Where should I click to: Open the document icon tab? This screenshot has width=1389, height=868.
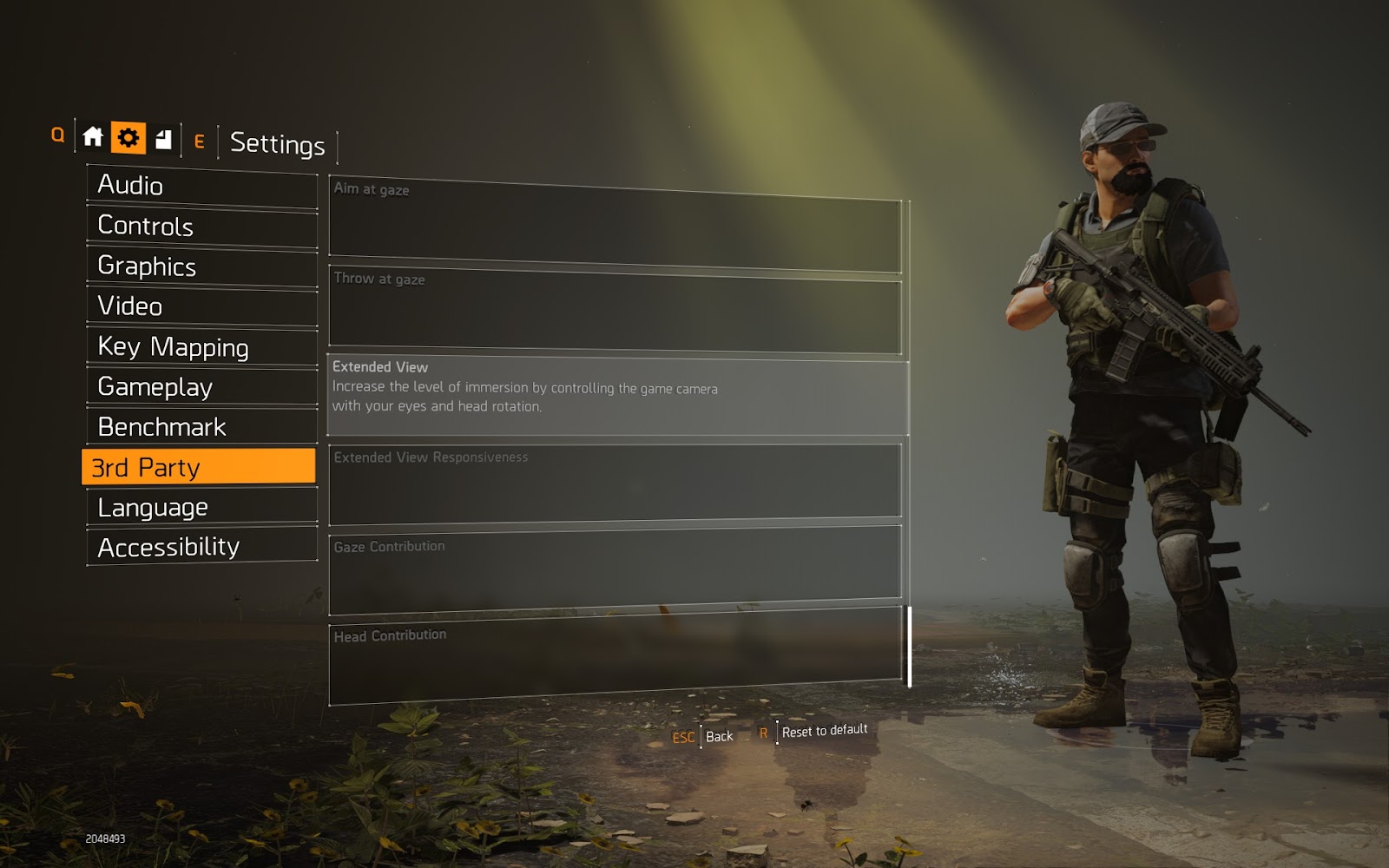163,139
